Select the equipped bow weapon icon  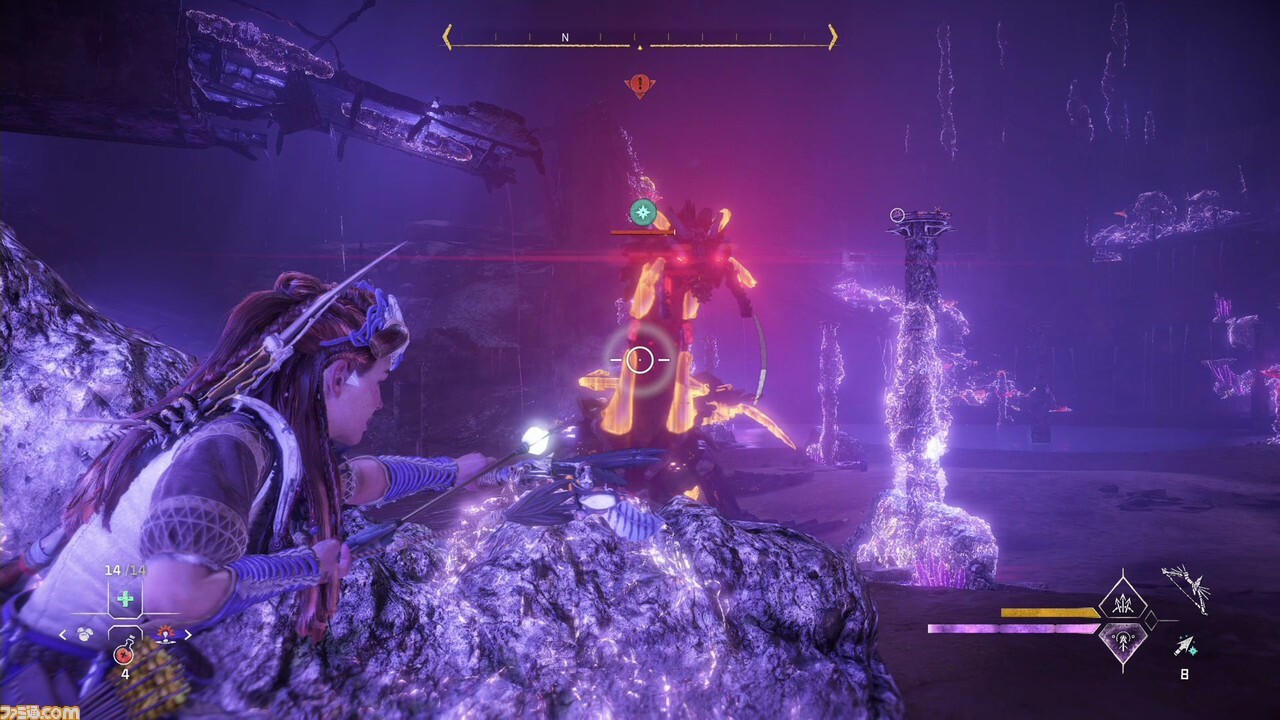point(1186,588)
